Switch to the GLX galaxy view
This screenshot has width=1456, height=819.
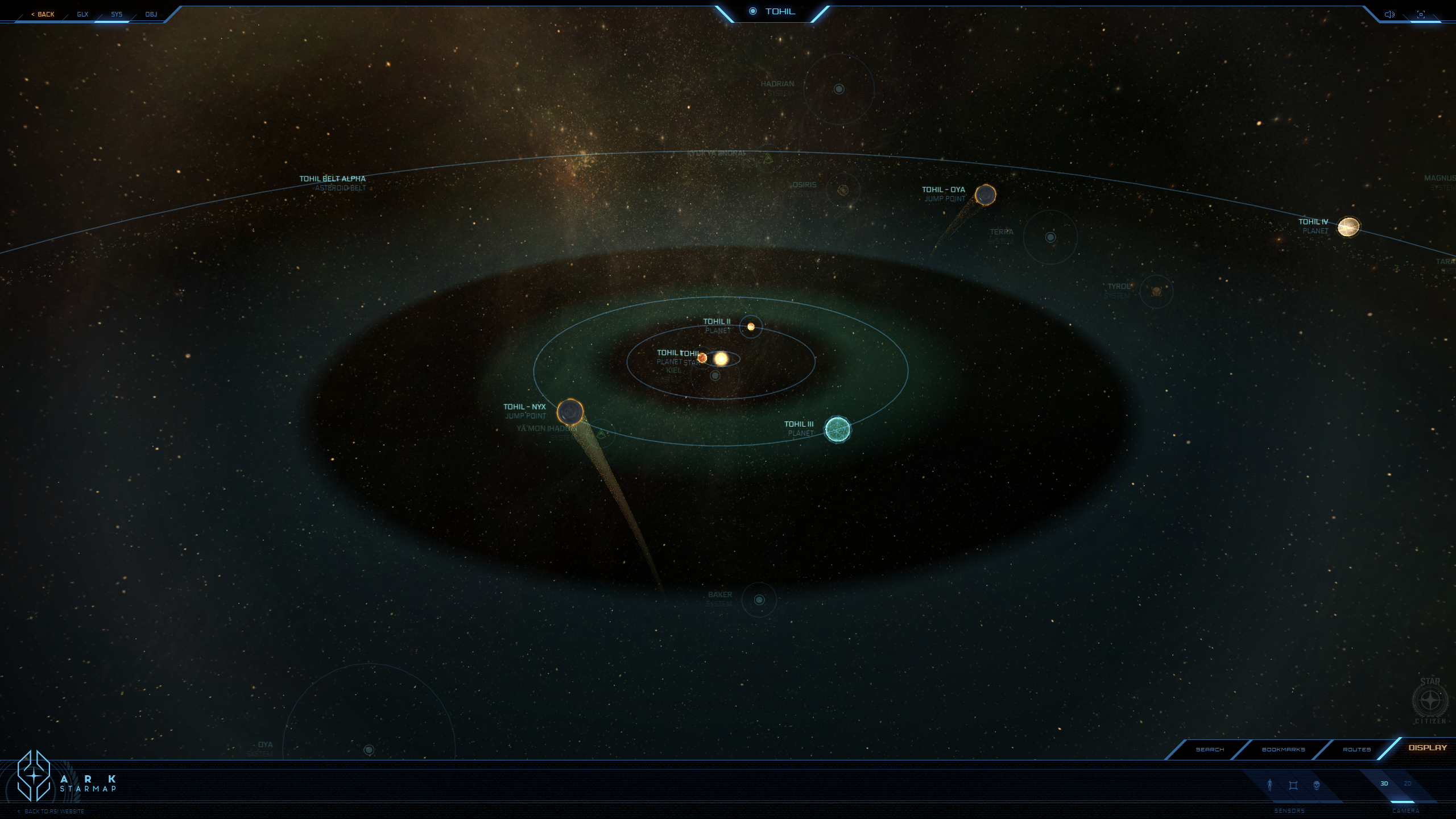pyautogui.click(x=82, y=14)
